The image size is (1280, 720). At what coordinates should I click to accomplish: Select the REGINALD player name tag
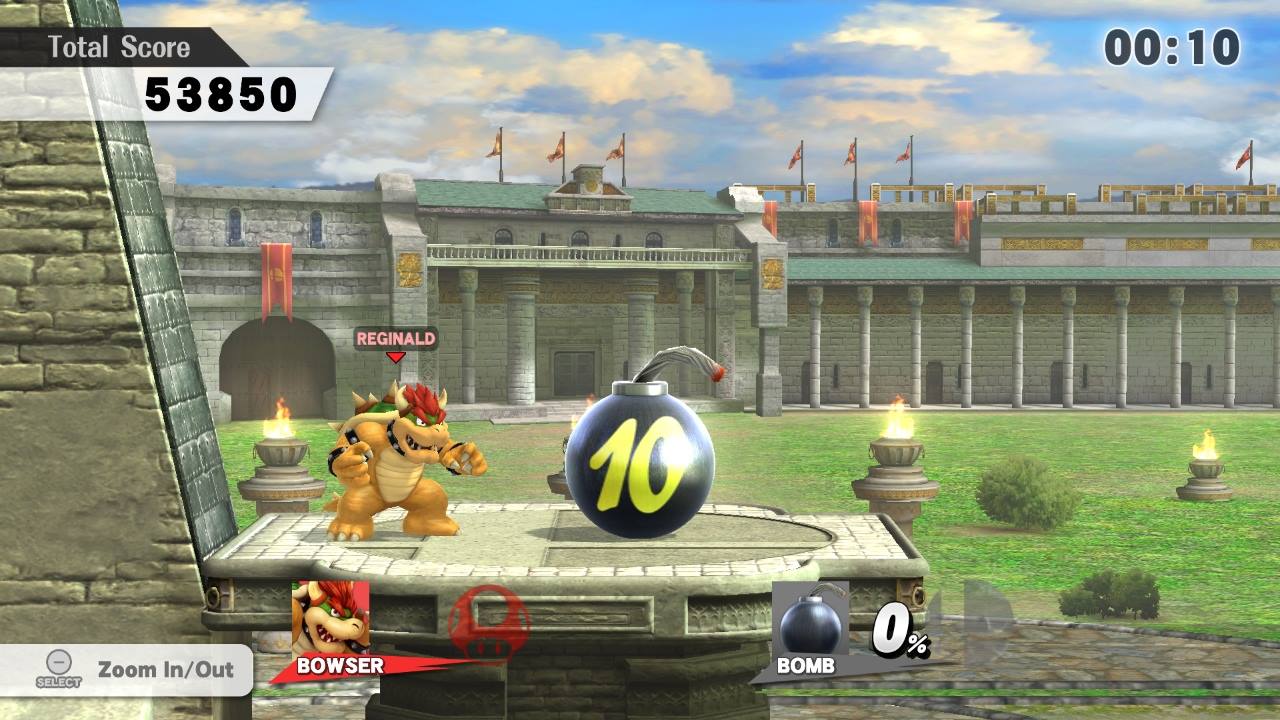coord(396,339)
